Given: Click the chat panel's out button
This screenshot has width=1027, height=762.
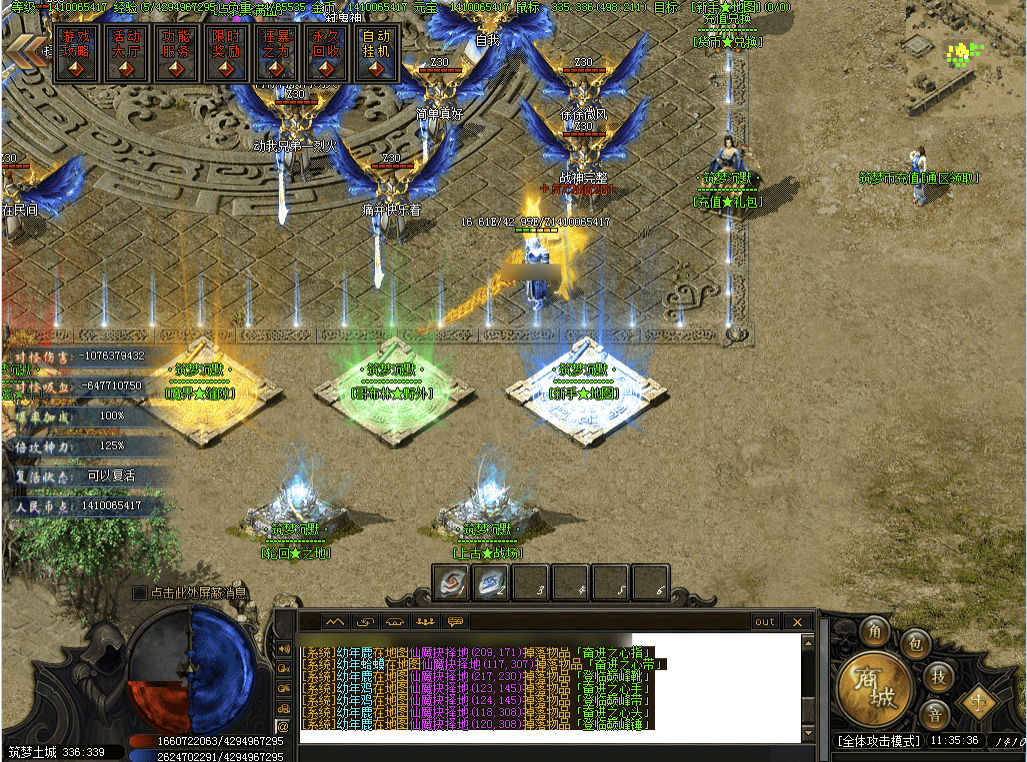Looking at the screenshot, I should pos(765,622).
